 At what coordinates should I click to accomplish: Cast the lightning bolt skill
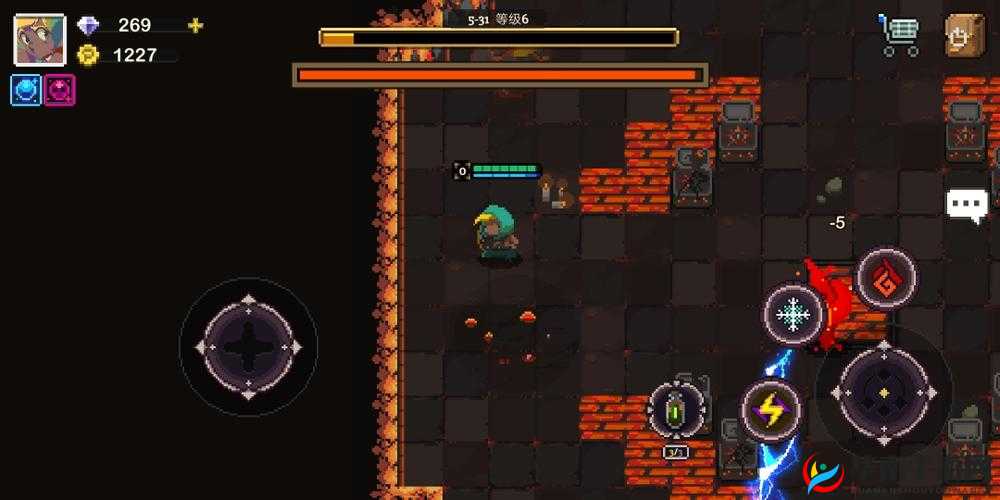coord(770,409)
